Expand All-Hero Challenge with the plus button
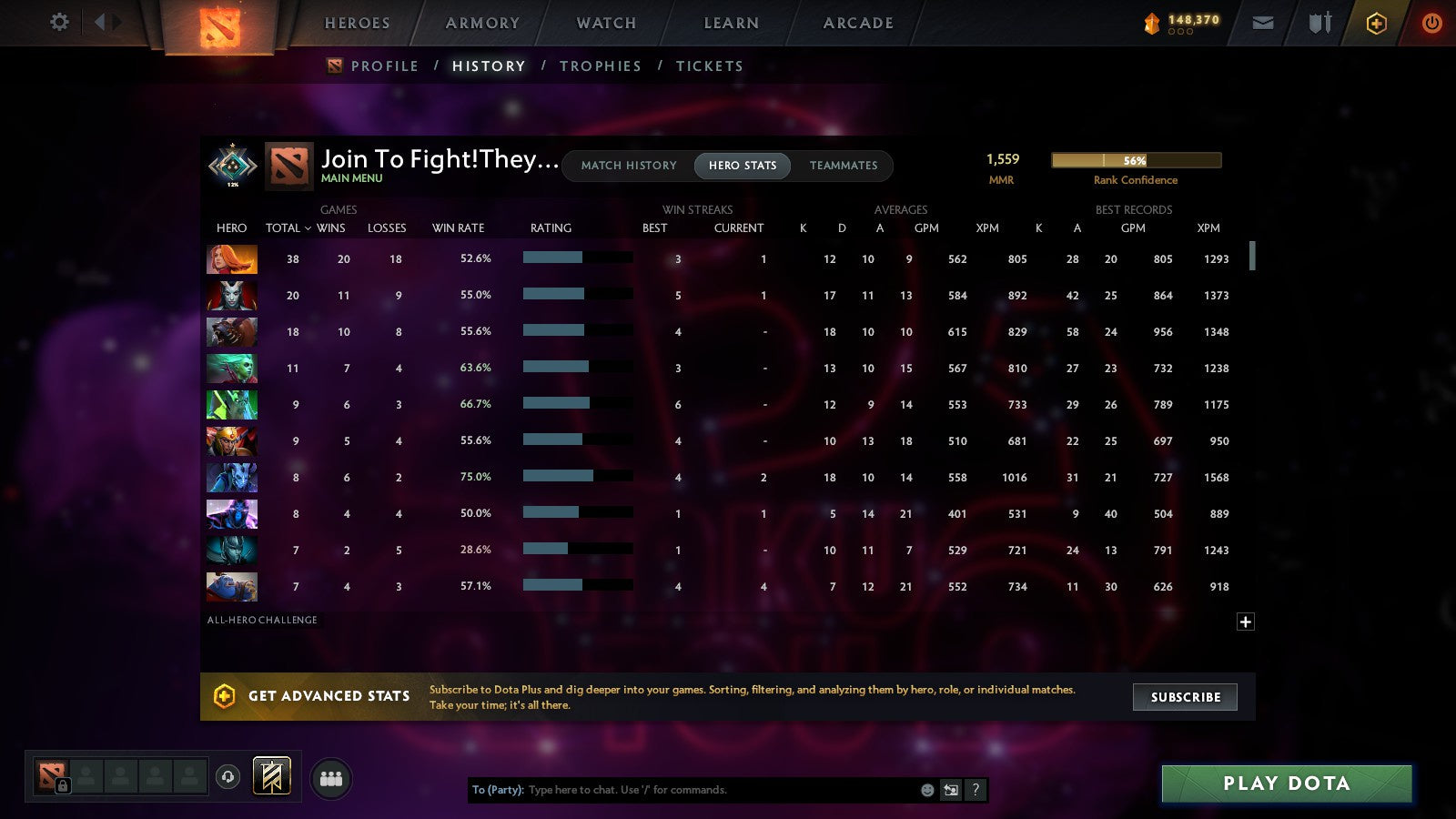This screenshot has width=1456, height=819. click(x=1245, y=622)
